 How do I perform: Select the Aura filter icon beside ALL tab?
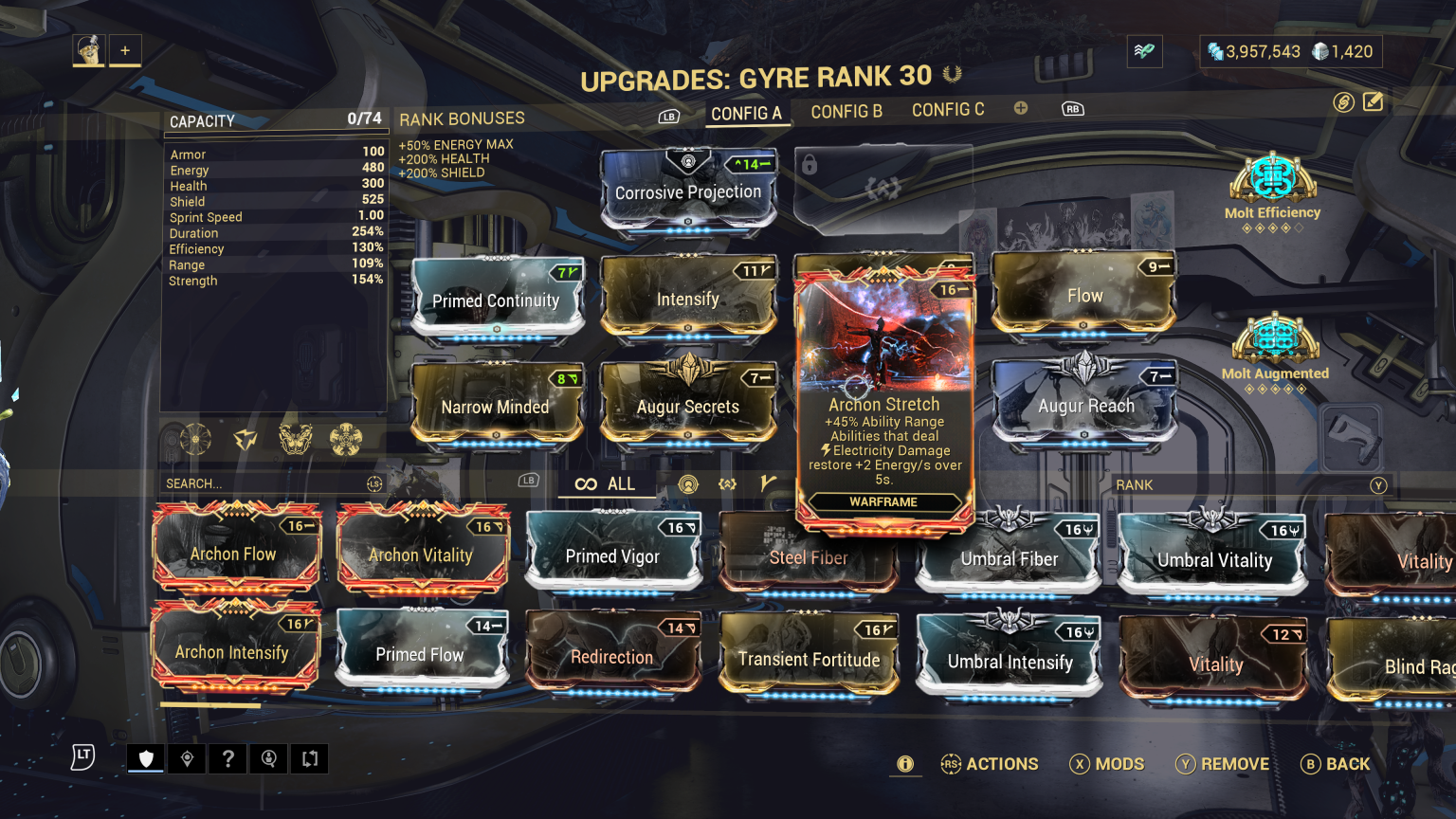[x=689, y=485]
